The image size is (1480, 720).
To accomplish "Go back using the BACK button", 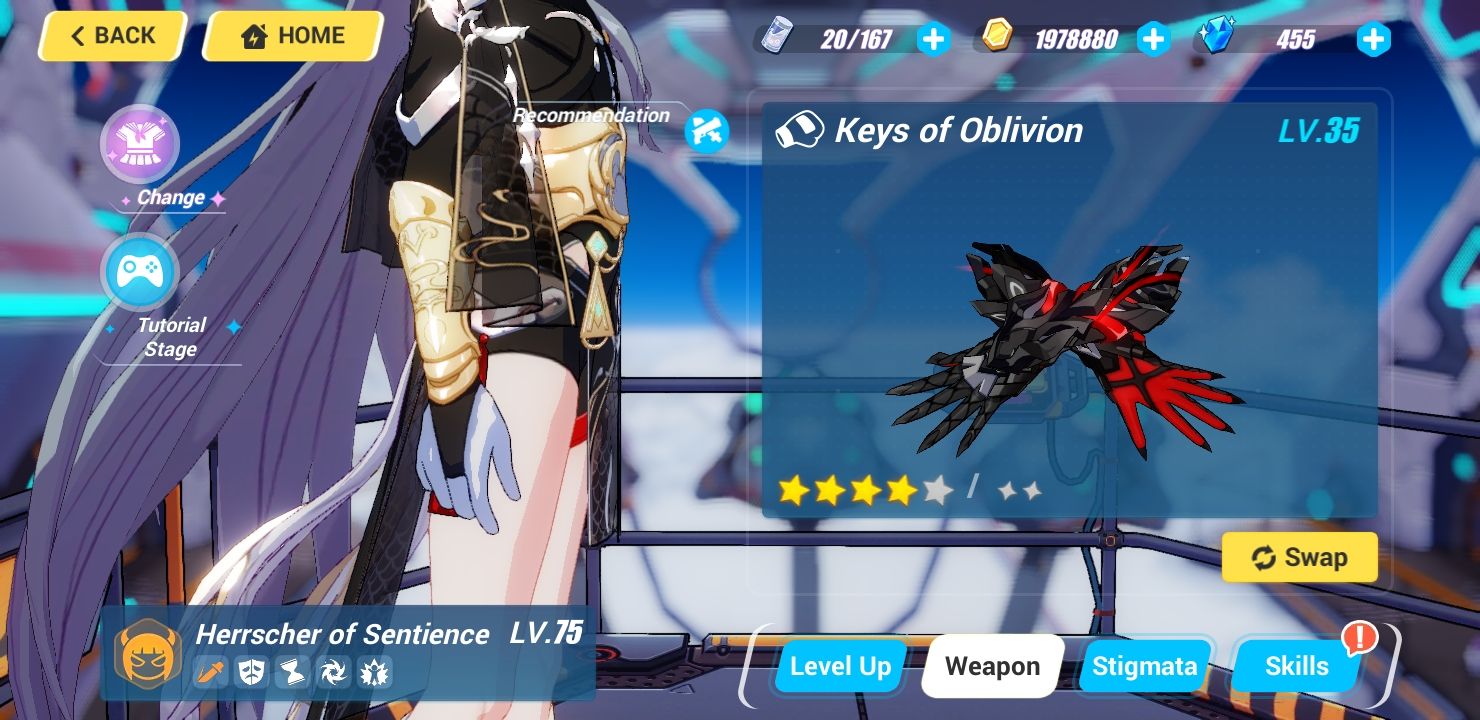I will click(x=111, y=36).
